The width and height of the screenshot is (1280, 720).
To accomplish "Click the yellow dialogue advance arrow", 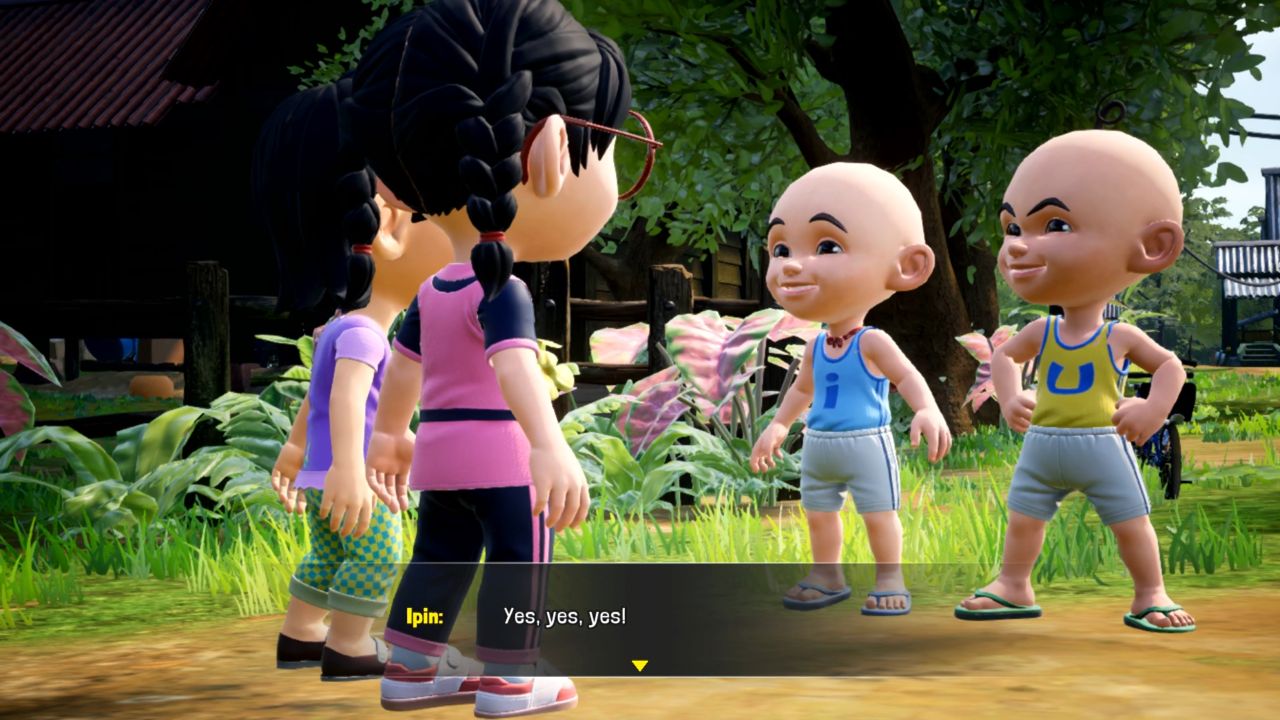I will pos(640,661).
